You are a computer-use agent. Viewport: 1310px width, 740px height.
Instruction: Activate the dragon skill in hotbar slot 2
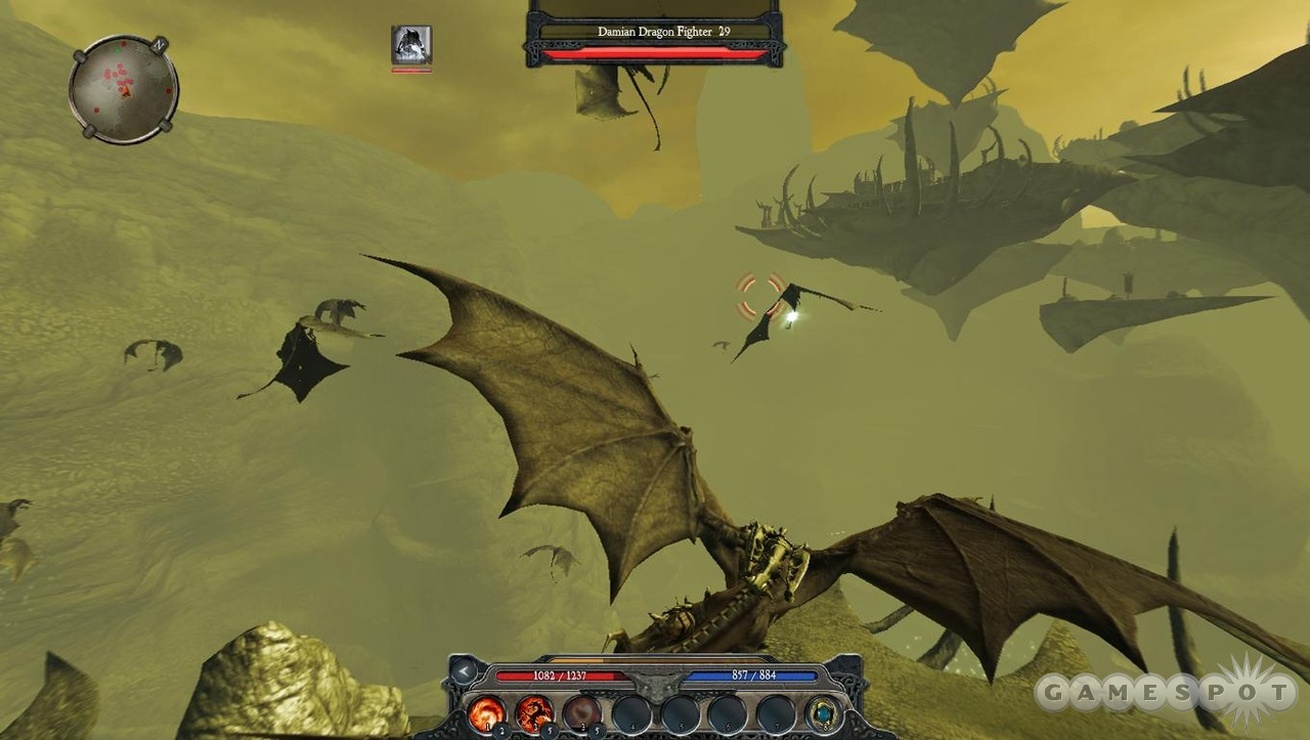[534, 710]
